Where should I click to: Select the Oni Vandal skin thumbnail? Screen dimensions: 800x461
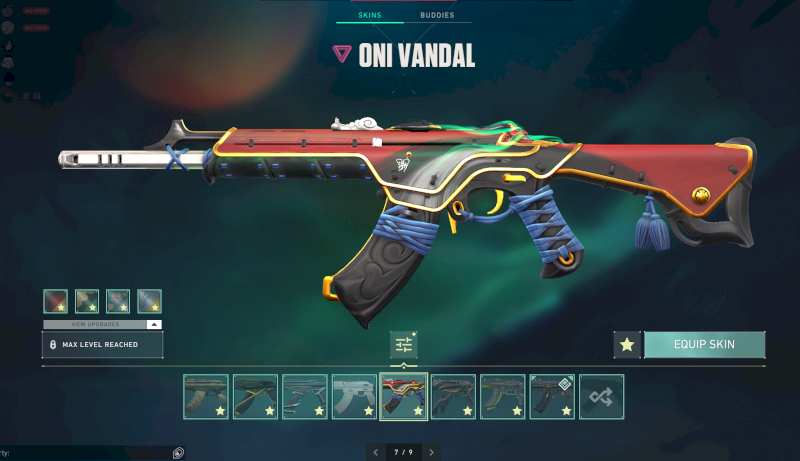click(x=404, y=397)
